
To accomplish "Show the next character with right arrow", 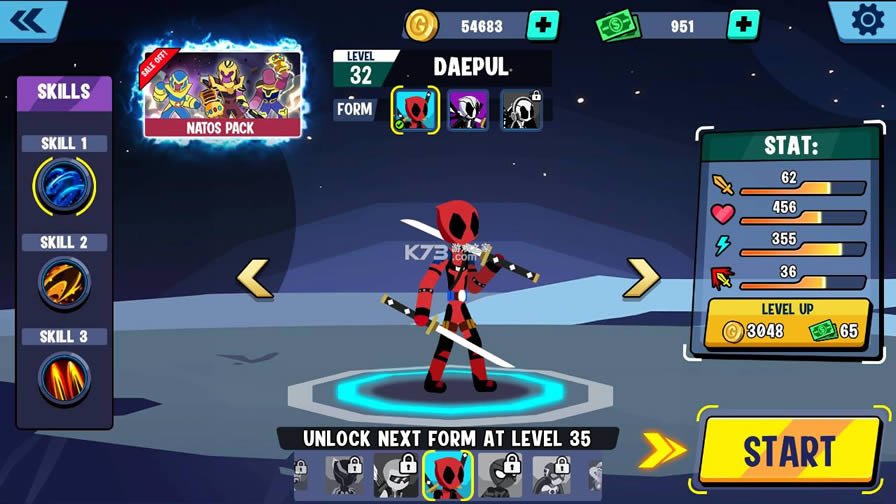I will tap(641, 279).
